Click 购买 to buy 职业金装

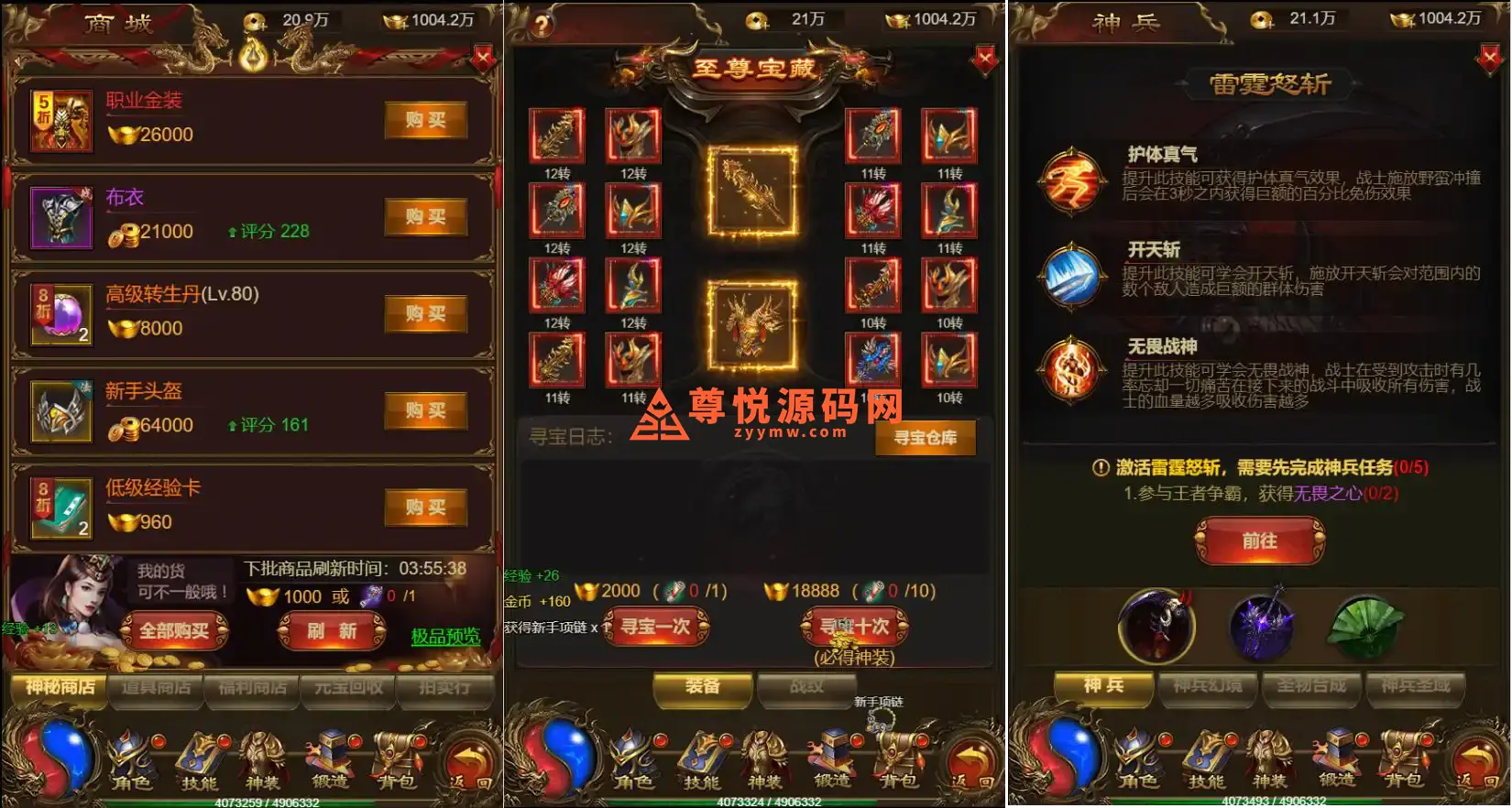click(424, 120)
